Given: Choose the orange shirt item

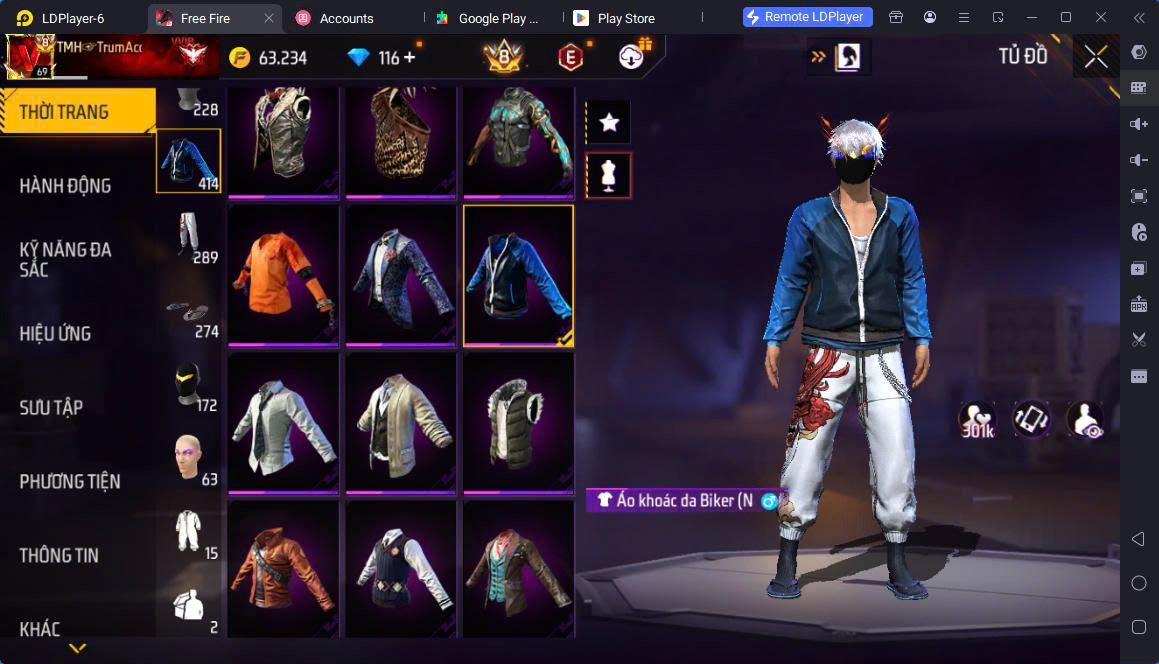Looking at the screenshot, I should pyautogui.click(x=283, y=273).
